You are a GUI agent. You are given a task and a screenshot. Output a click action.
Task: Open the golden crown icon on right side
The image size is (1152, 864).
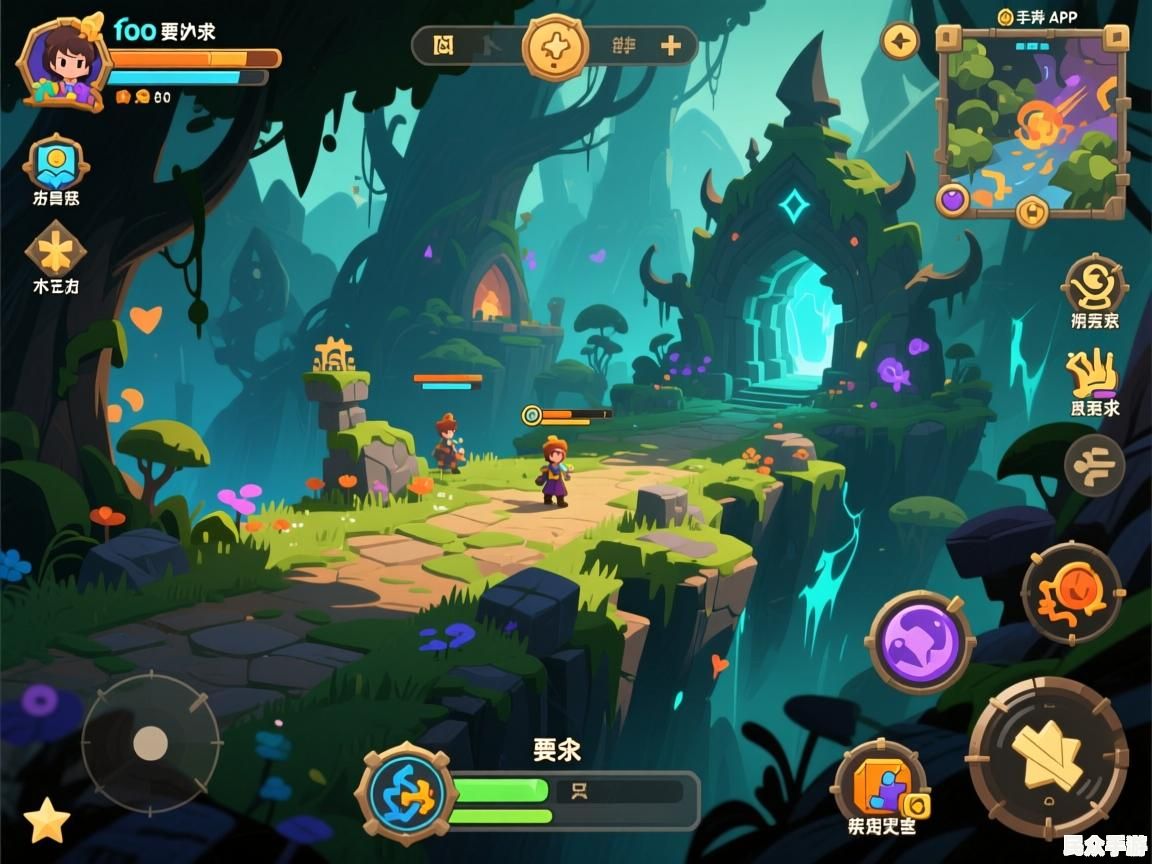click(x=1093, y=373)
